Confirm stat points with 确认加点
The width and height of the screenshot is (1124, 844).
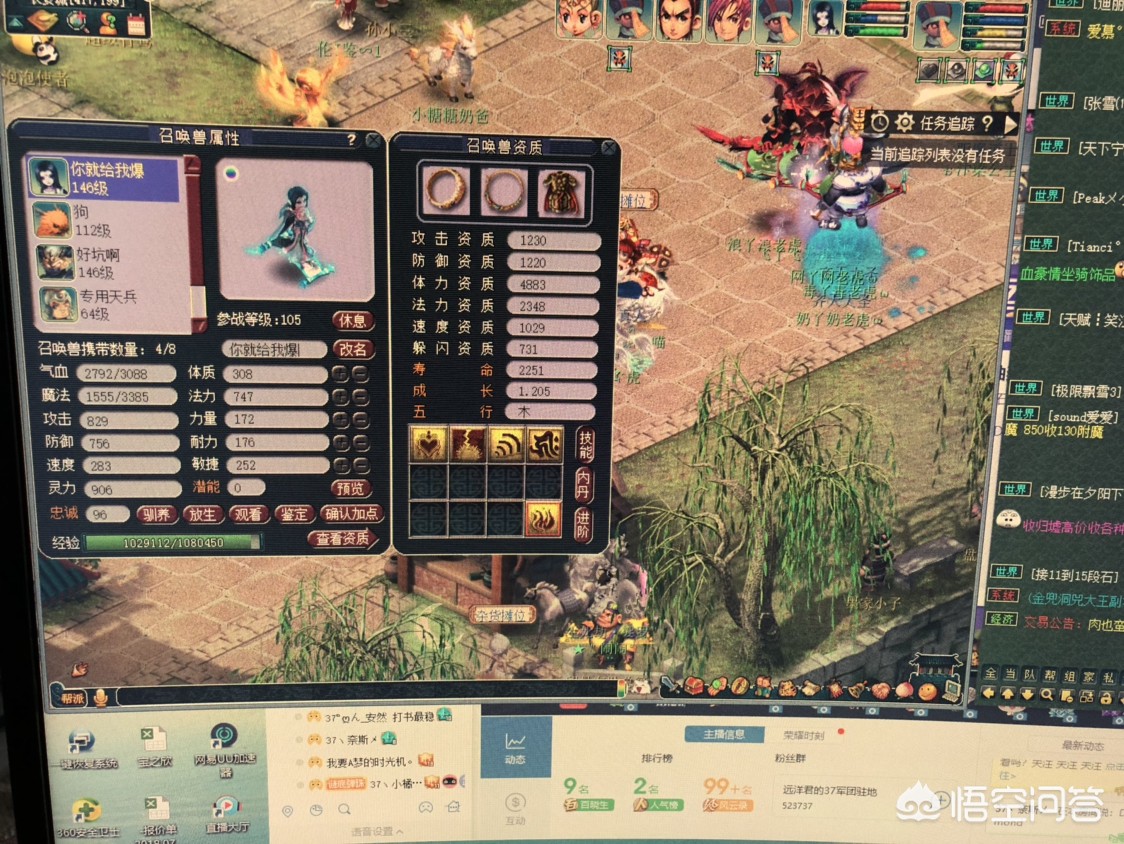[352, 514]
